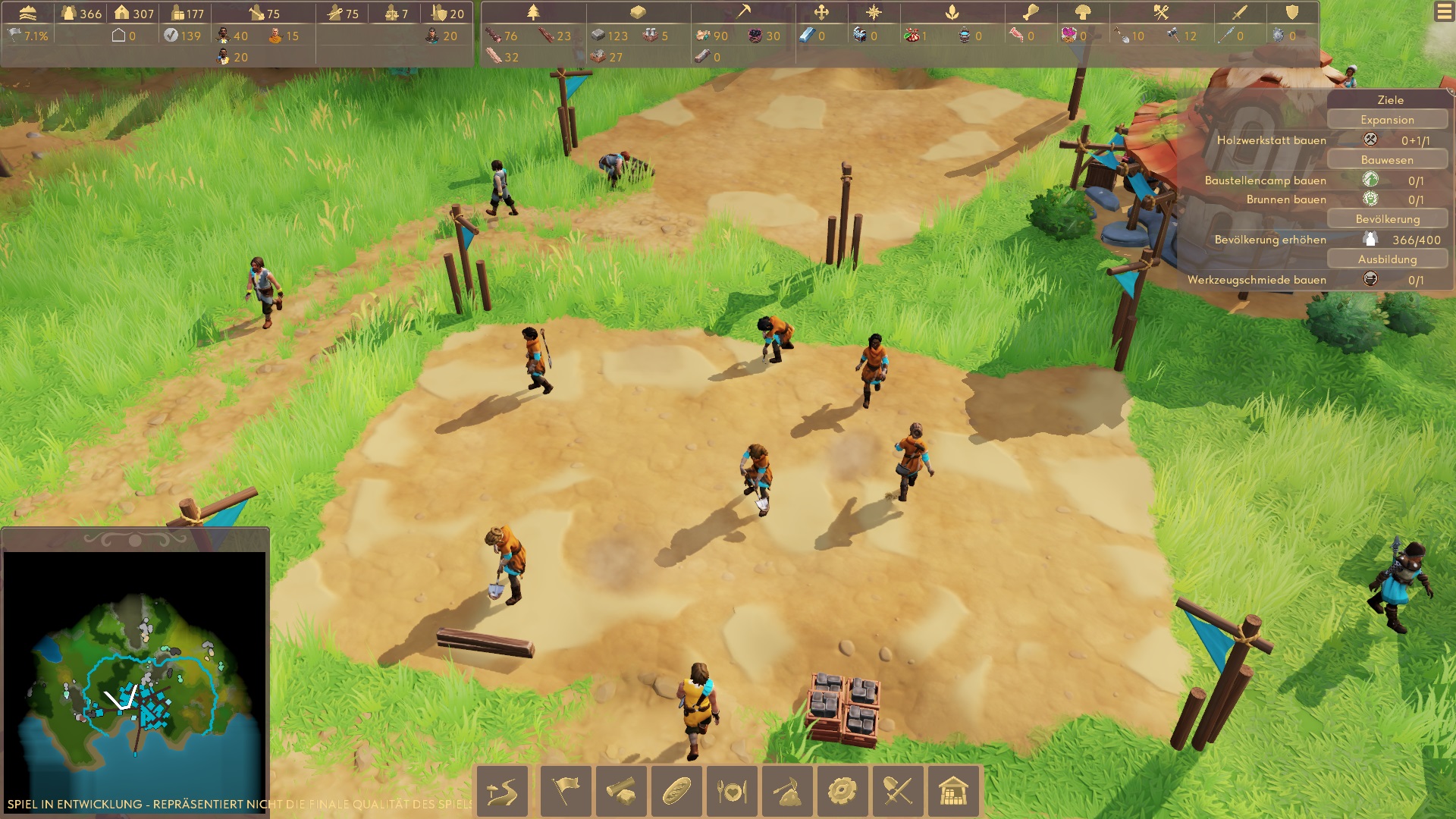The height and width of the screenshot is (819, 1456).
Task: Select the Ausbildung objective heading
Action: 1387,259
